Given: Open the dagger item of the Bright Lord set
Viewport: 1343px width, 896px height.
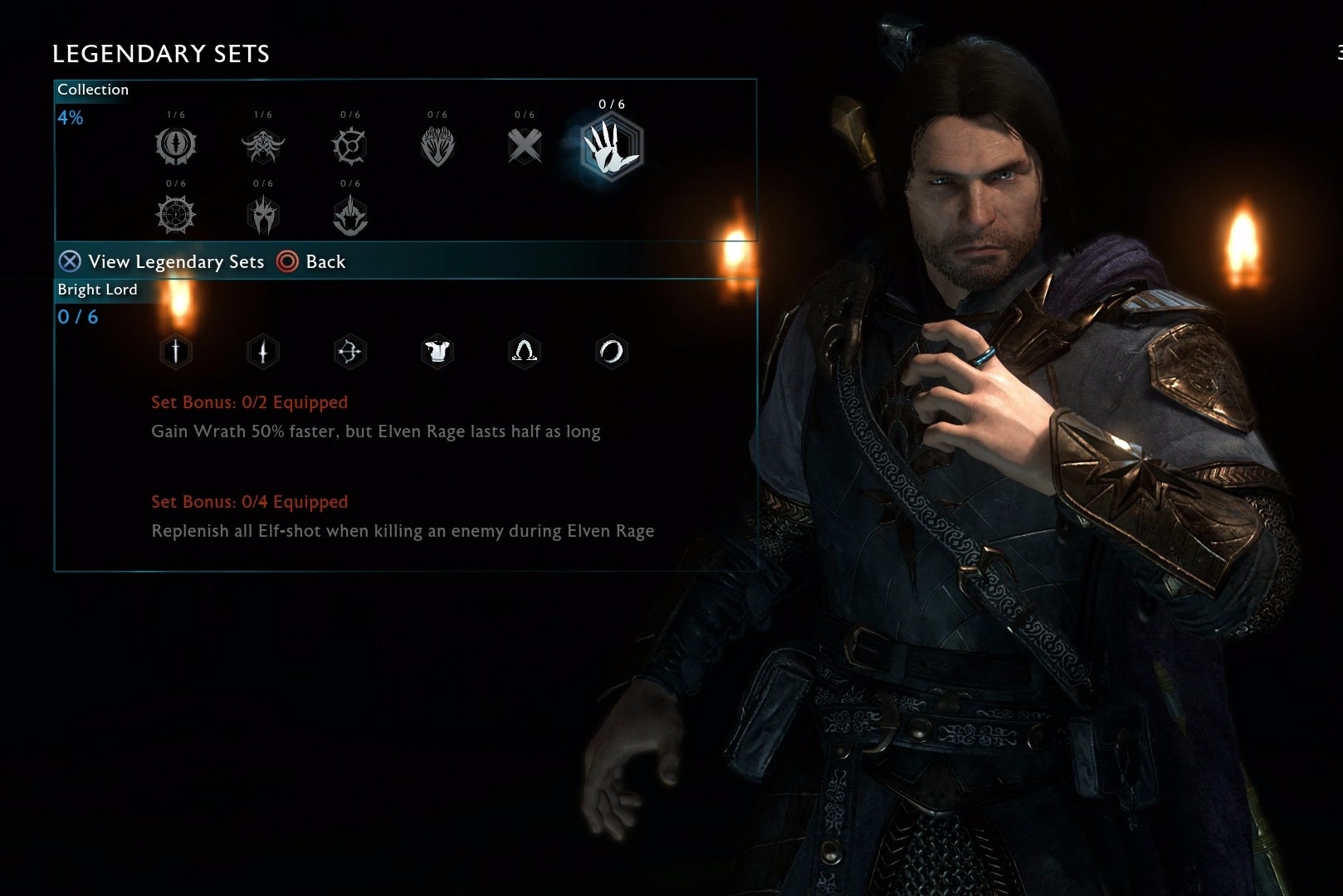Looking at the screenshot, I should coord(262,352).
